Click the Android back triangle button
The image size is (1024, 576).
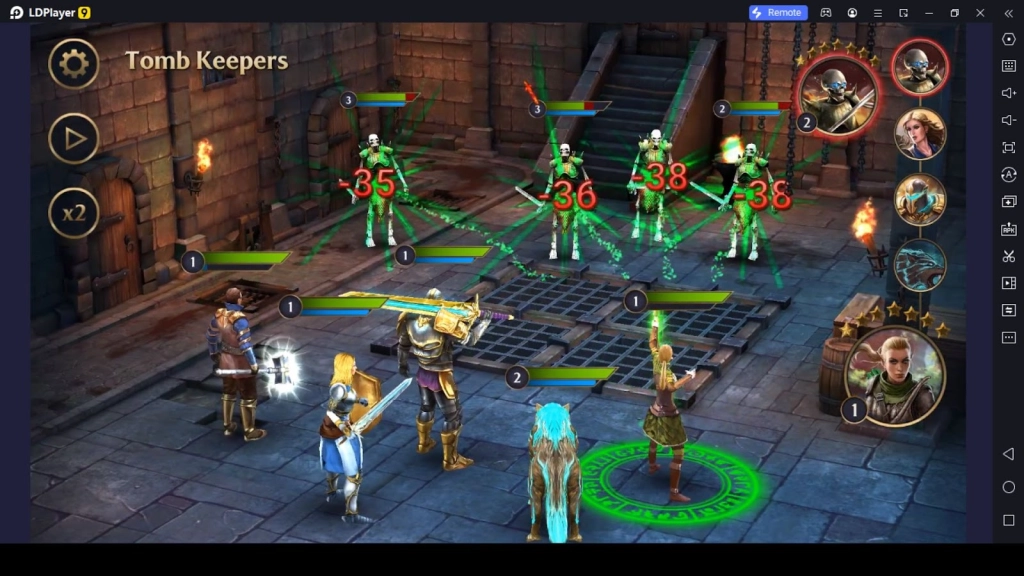[x=1008, y=454]
